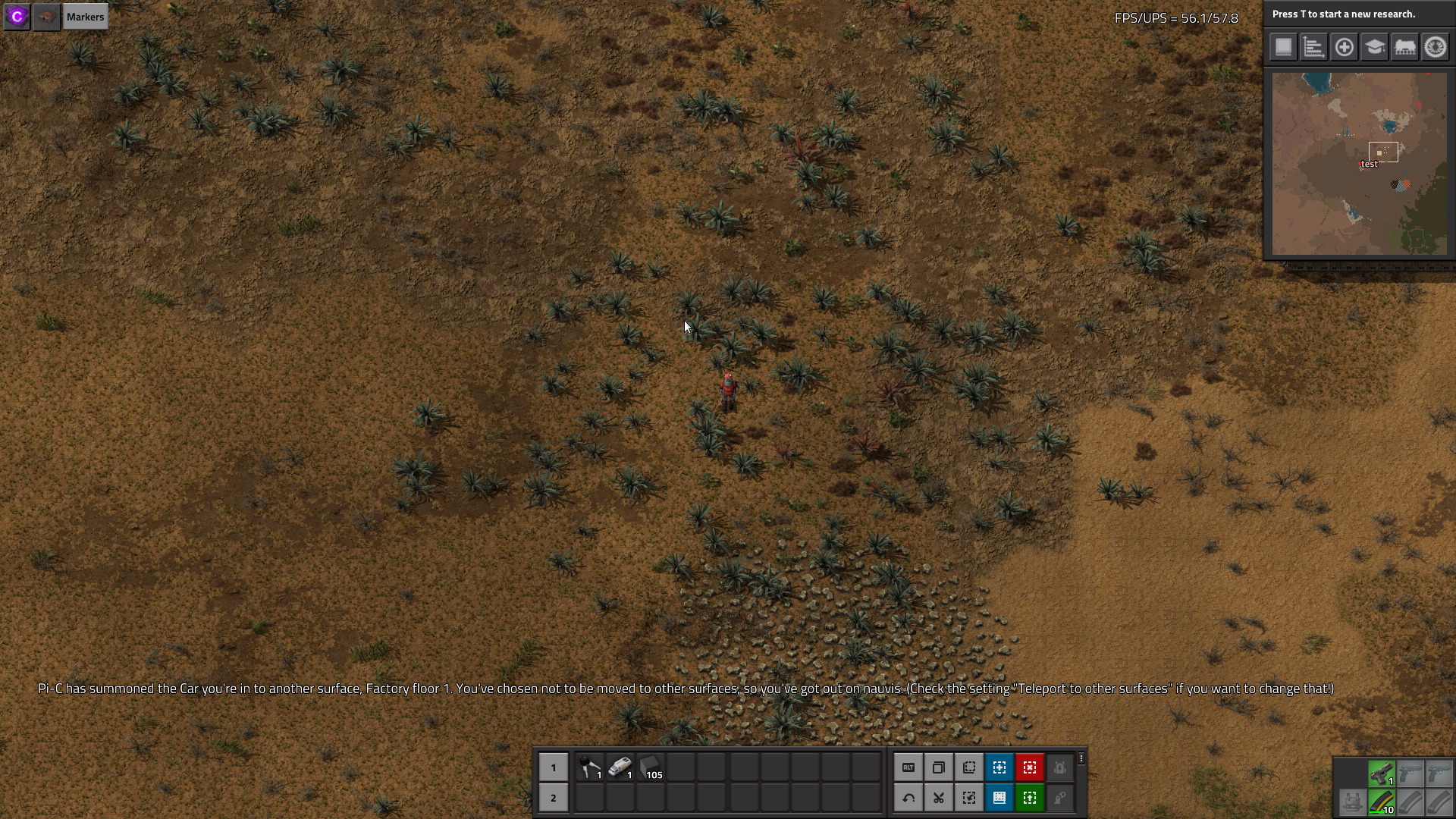Select the car keys quickbar slot
Image resolution: width=1456 pixels, height=819 pixels.
[590, 767]
